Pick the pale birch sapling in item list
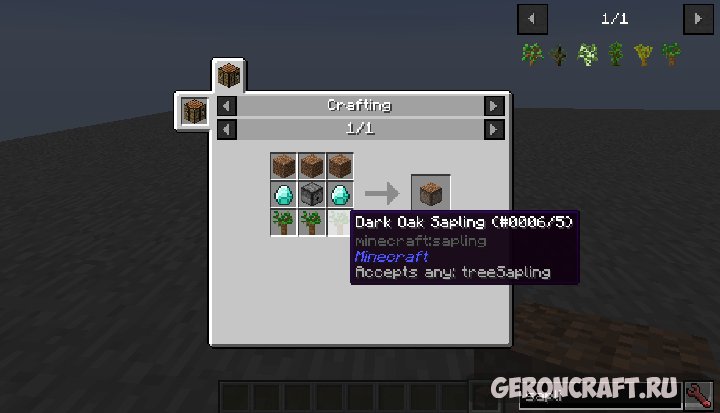The height and width of the screenshot is (413, 720). [588, 55]
